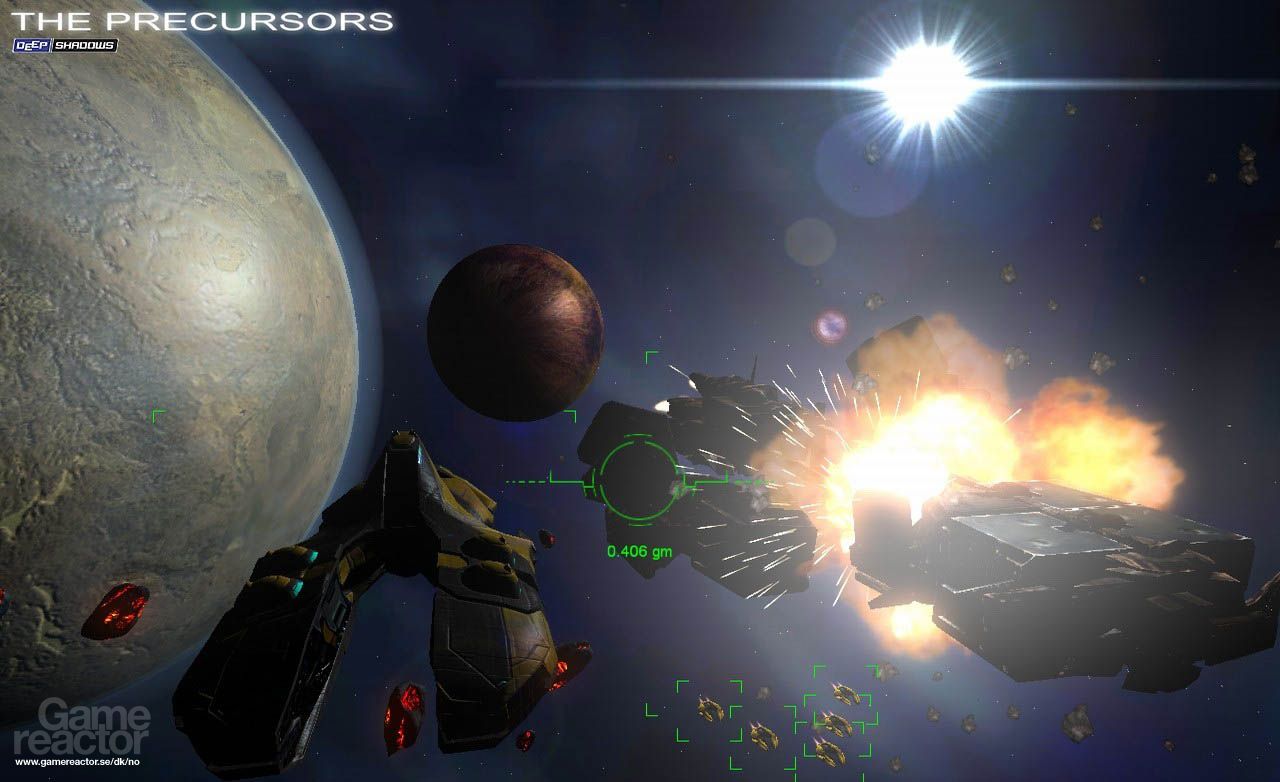Expand the left reticle dash indicator
1280x782 pixels.
pyautogui.click(x=523, y=480)
